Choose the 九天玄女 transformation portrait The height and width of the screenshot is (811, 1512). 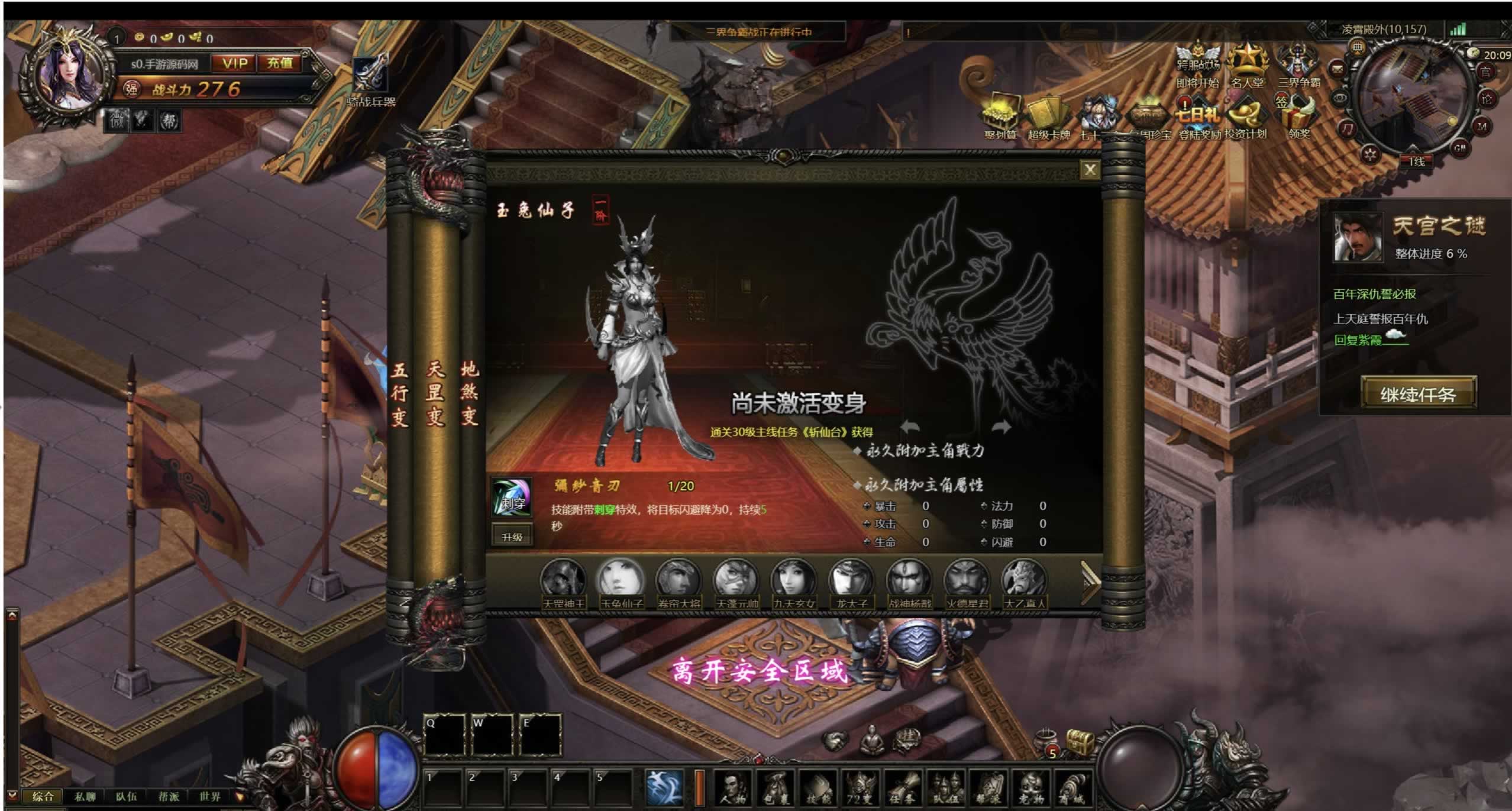click(794, 580)
